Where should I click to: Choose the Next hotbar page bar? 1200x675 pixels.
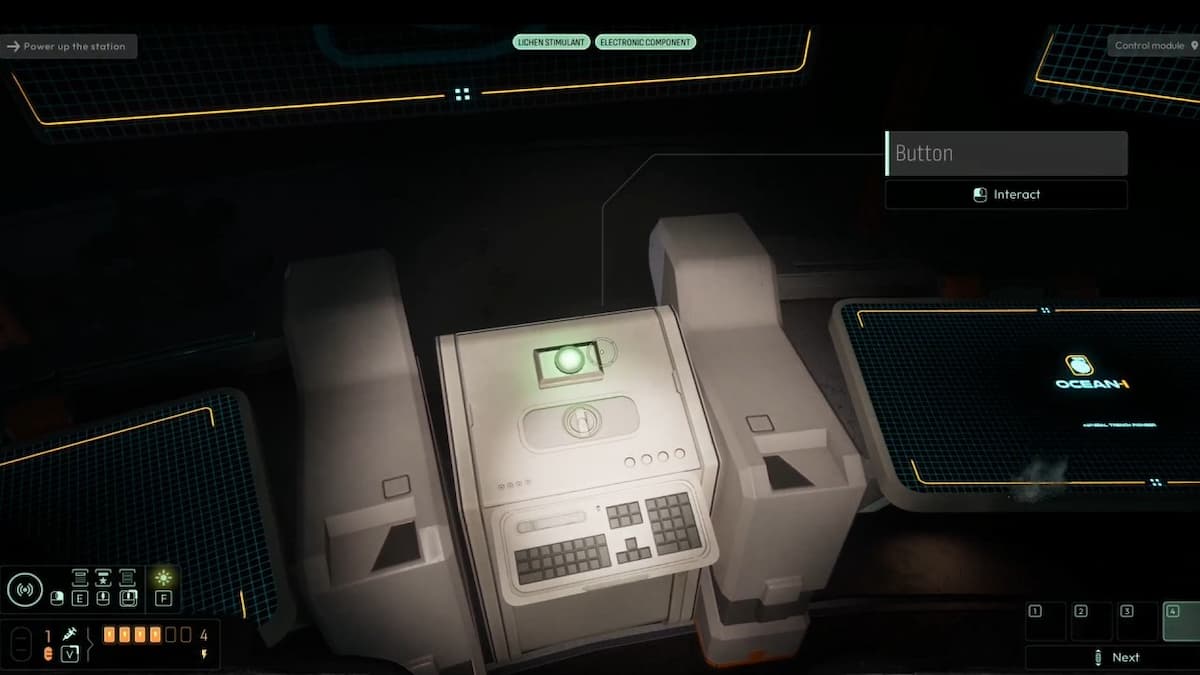click(1112, 657)
